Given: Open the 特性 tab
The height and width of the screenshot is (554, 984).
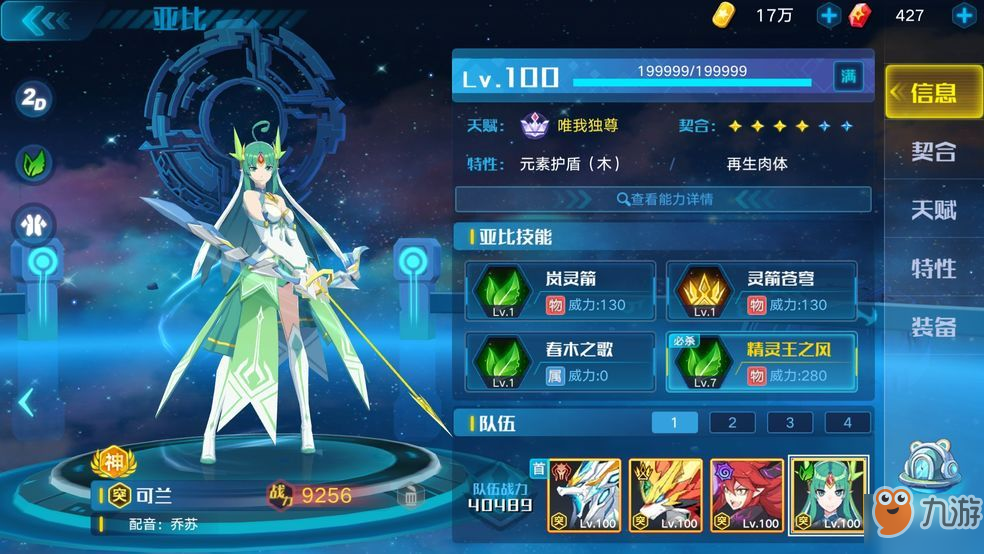Looking at the screenshot, I should [934, 269].
